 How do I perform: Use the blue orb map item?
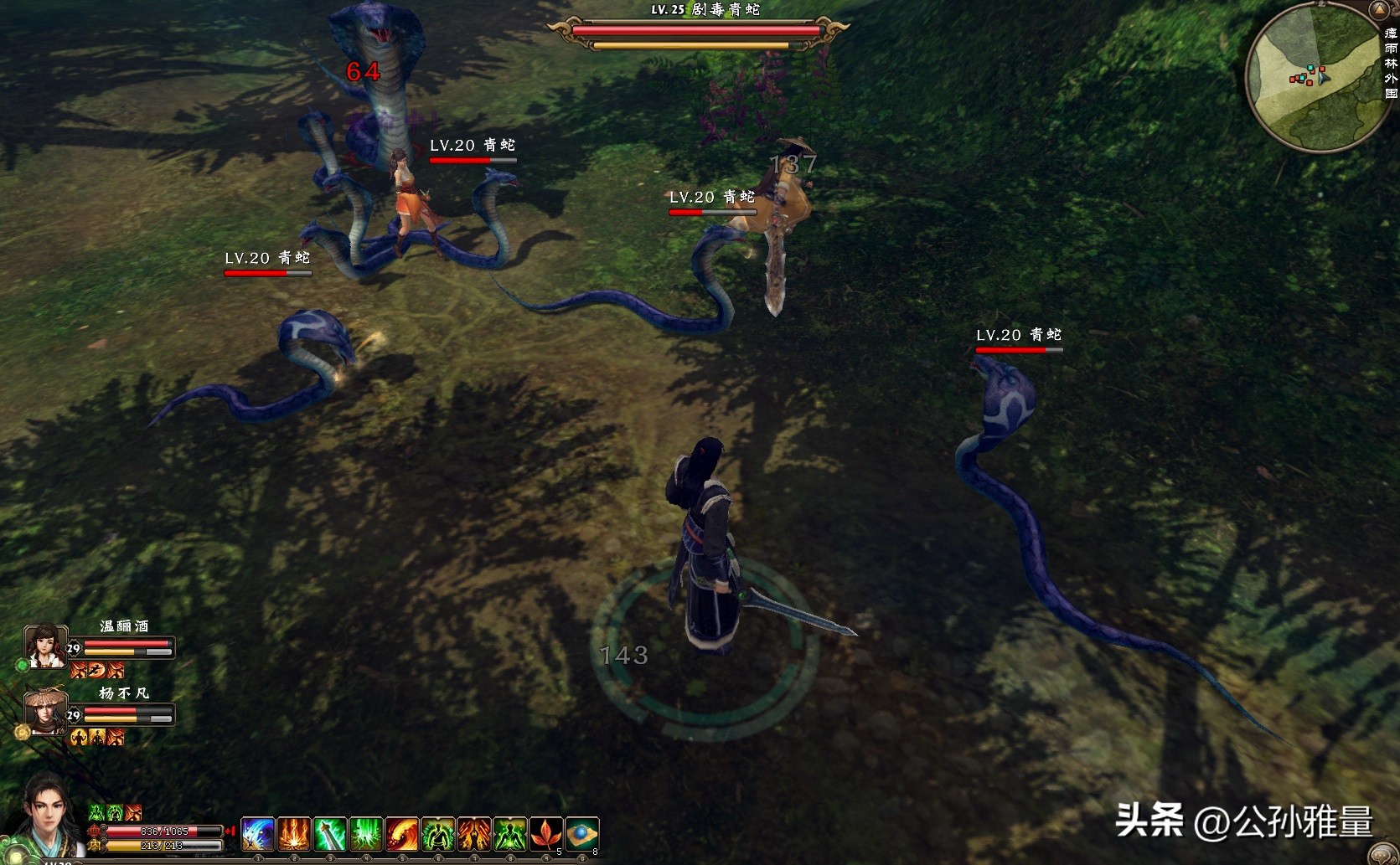click(x=582, y=835)
